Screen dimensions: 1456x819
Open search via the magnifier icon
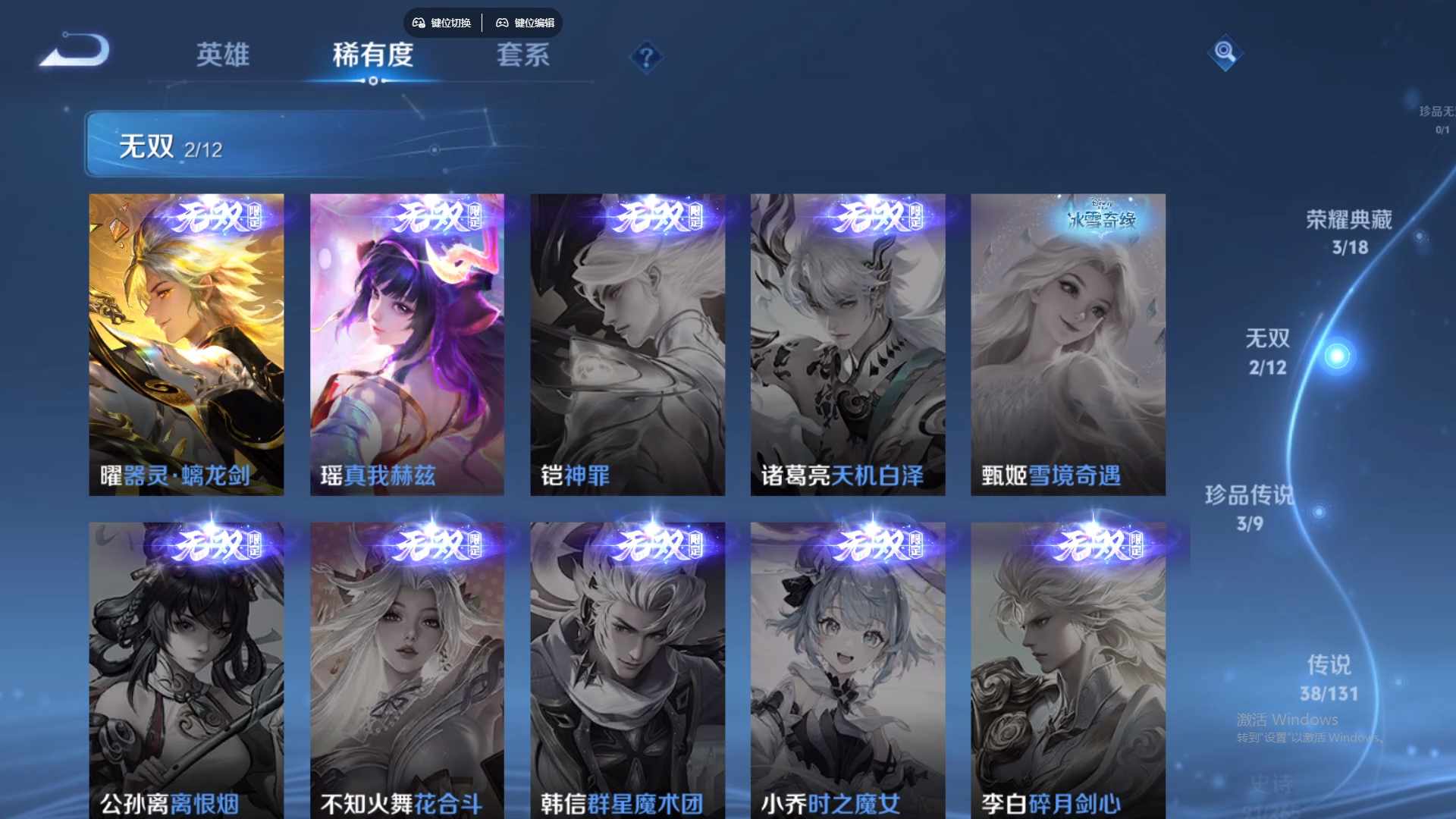(x=1225, y=53)
